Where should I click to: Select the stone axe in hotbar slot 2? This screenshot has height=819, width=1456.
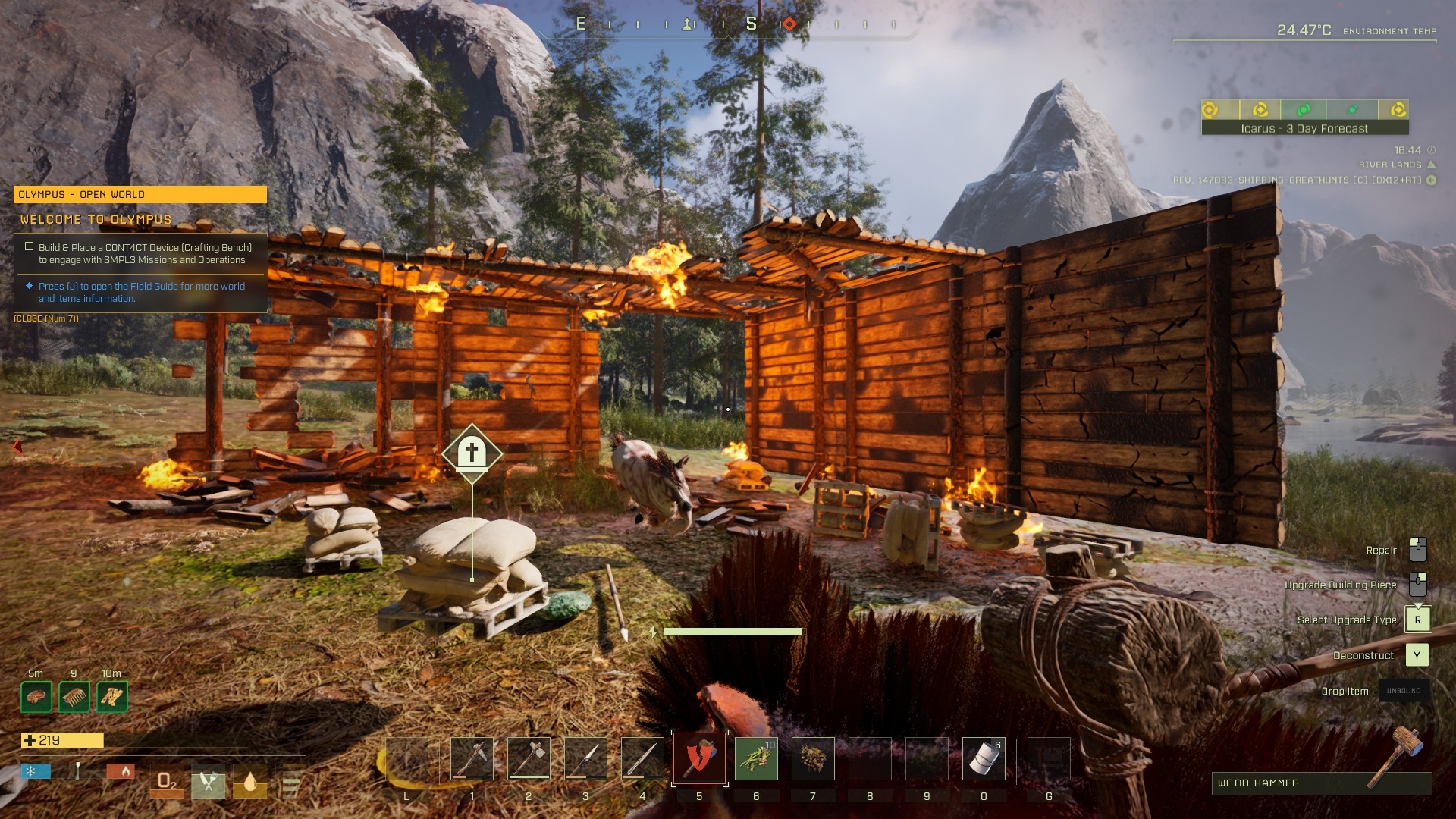[529, 758]
